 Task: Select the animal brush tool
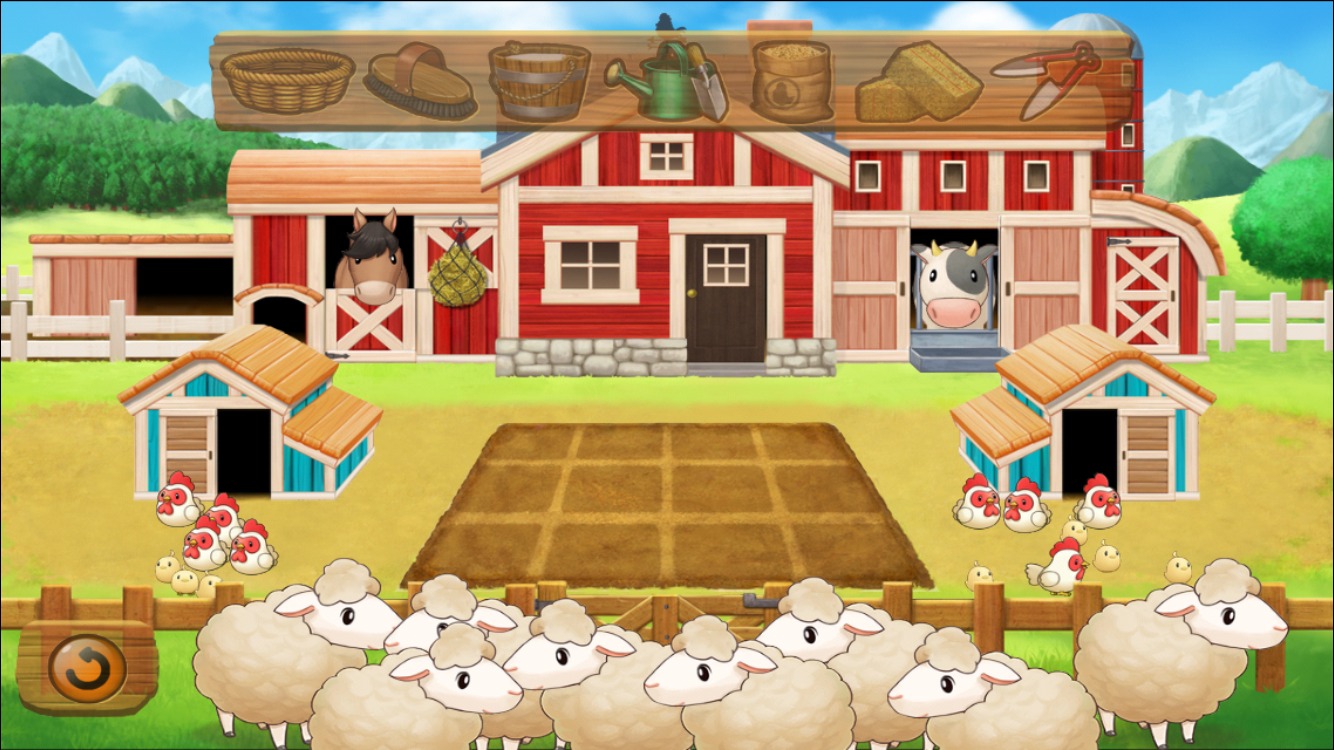pyautogui.click(x=420, y=80)
